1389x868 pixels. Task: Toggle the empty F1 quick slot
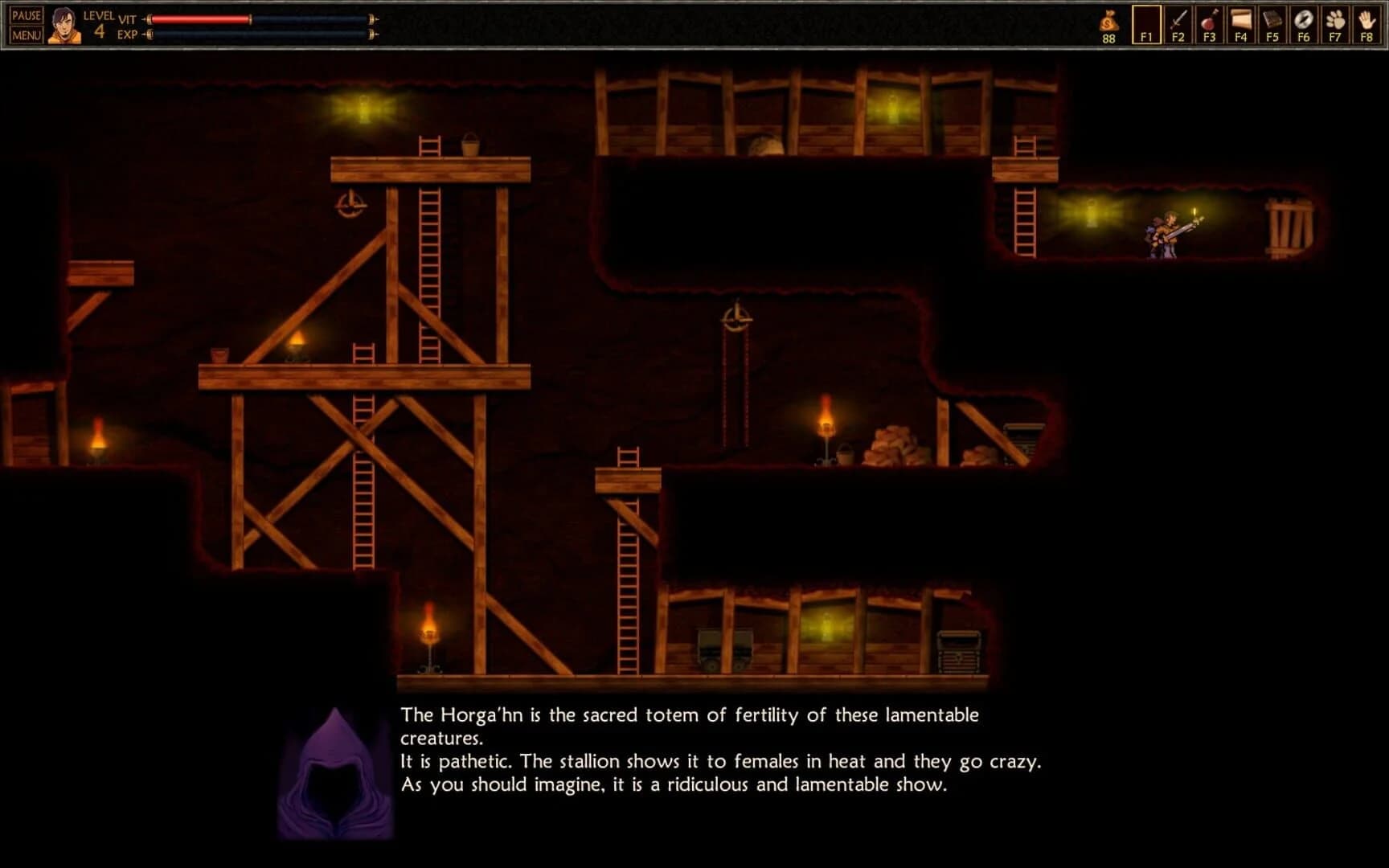coord(1145,24)
